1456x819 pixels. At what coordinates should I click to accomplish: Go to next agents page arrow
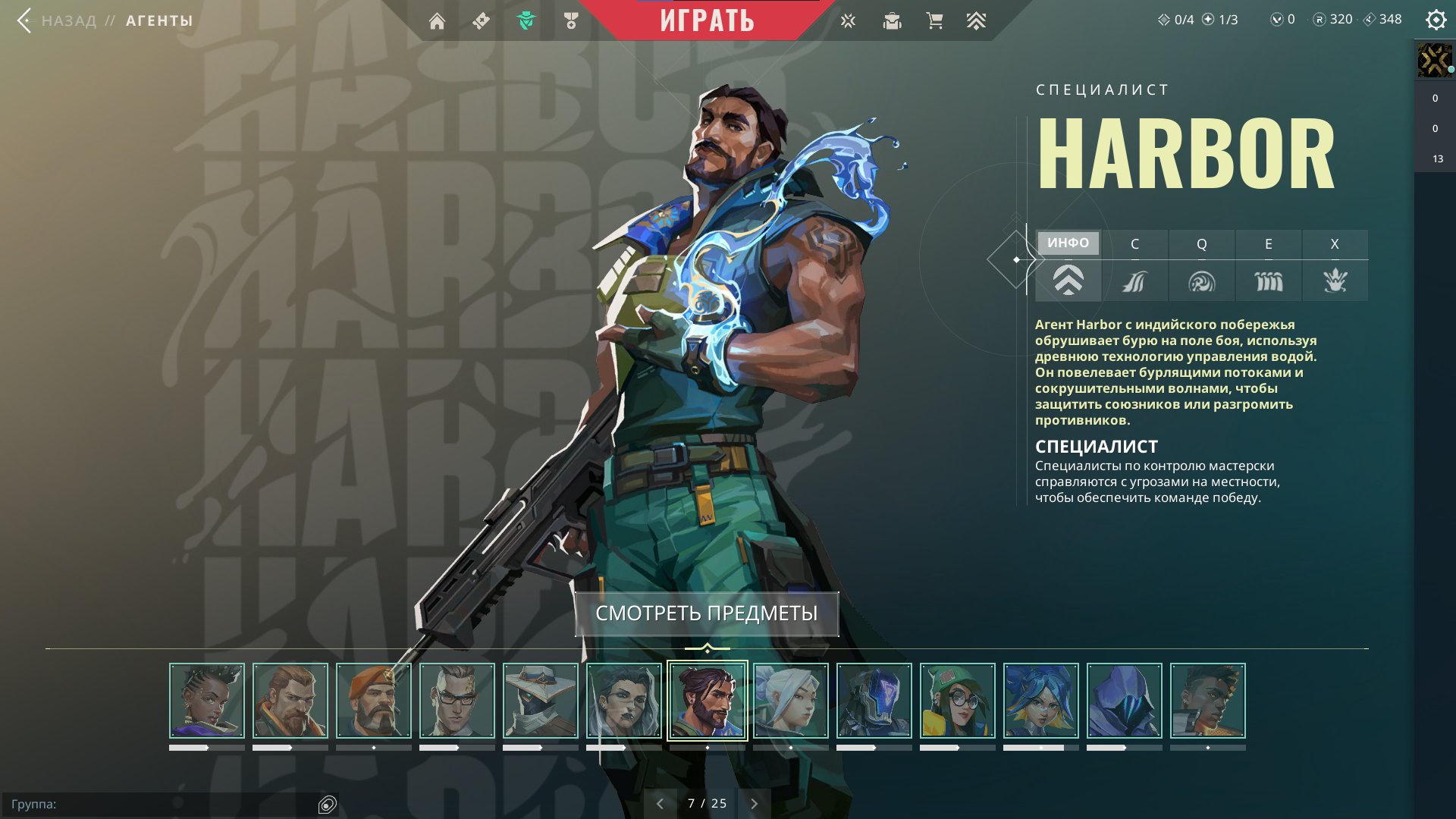point(754,804)
